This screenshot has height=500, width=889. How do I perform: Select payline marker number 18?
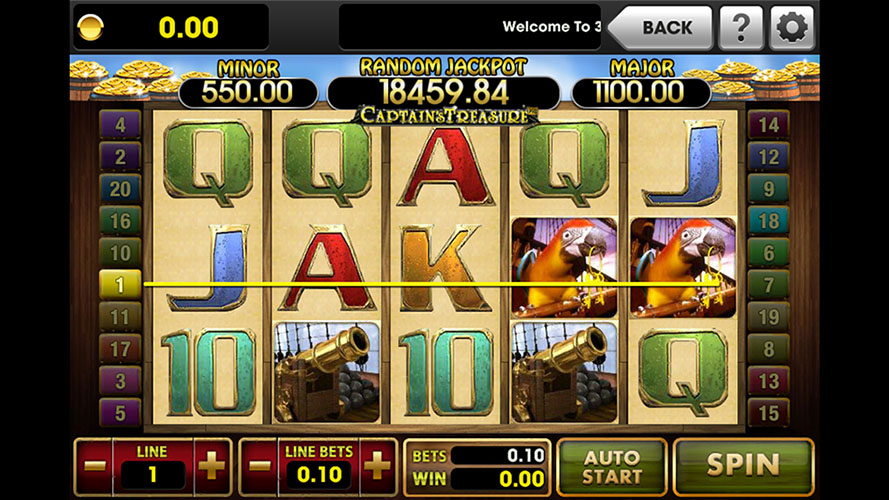(768, 221)
